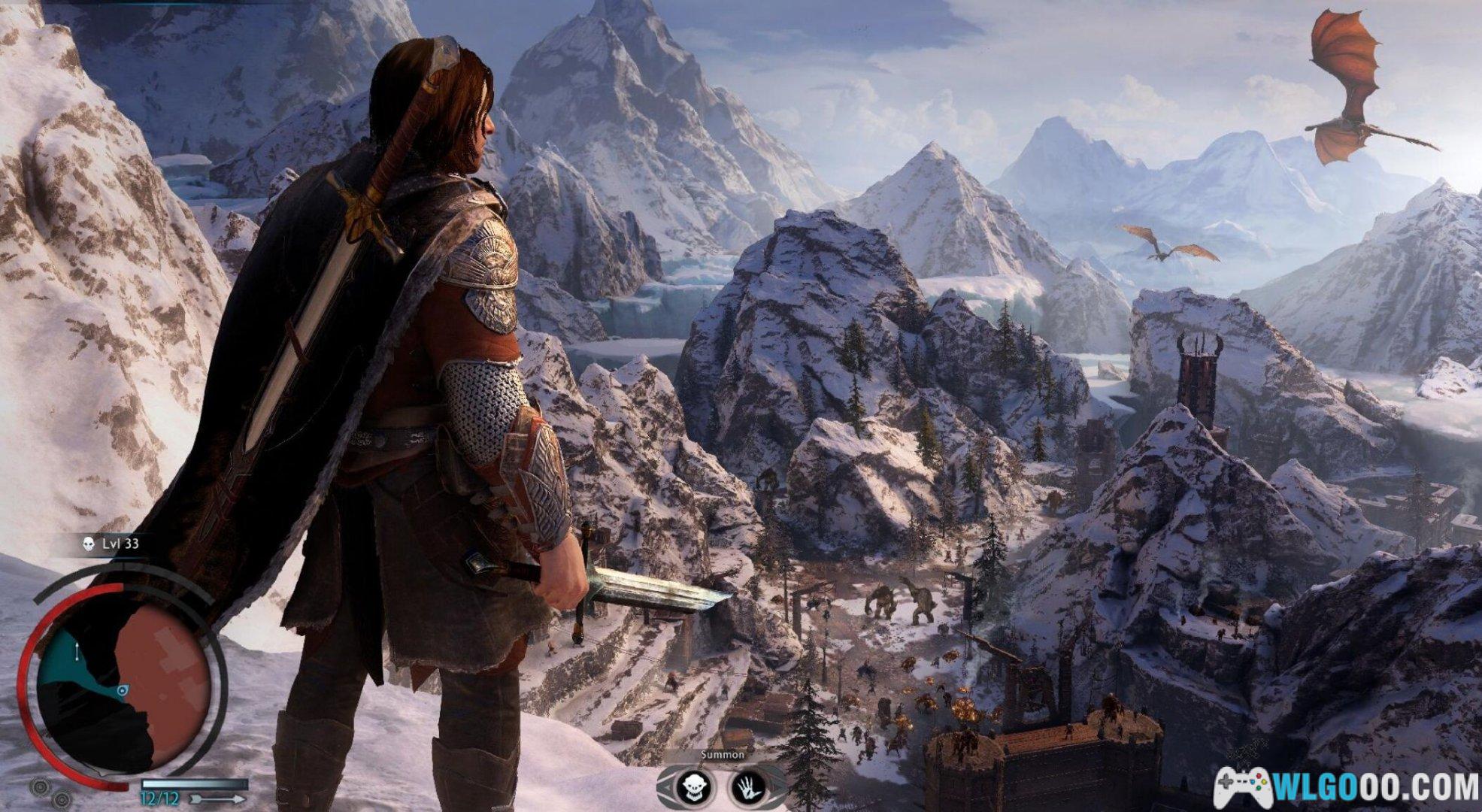This screenshot has height=812, width=1482.
Task: Select the arrow ammo icon
Action: (217, 798)
